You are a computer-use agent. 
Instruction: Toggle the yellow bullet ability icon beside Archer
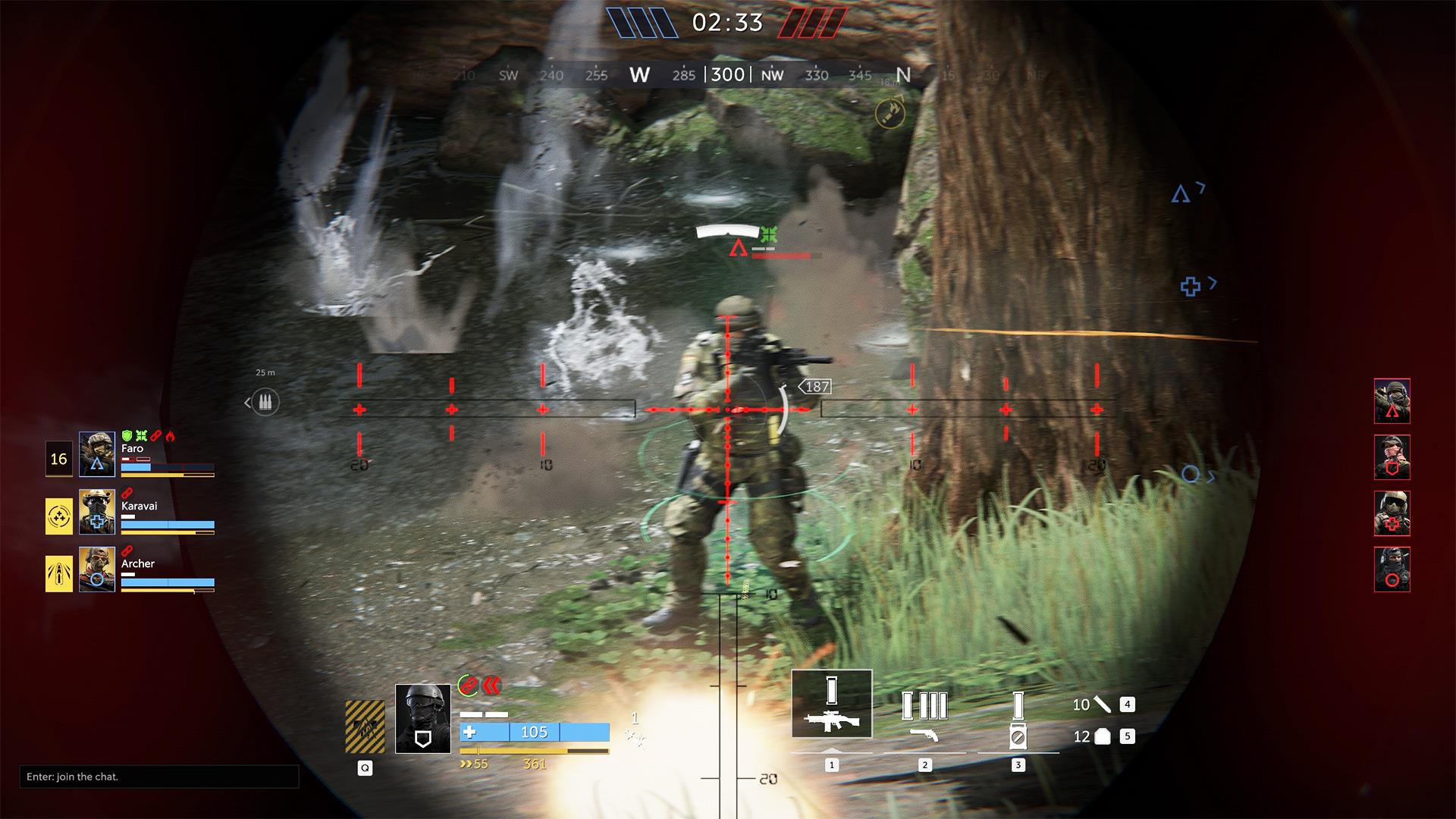click(x=59, y=574)
